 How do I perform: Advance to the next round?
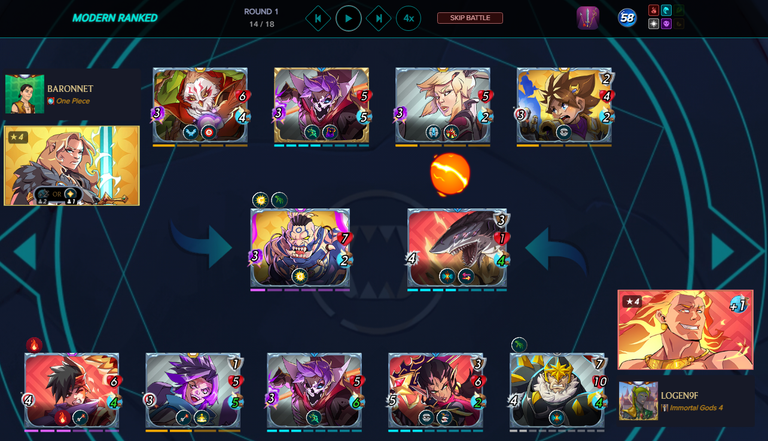pos(378,18)
